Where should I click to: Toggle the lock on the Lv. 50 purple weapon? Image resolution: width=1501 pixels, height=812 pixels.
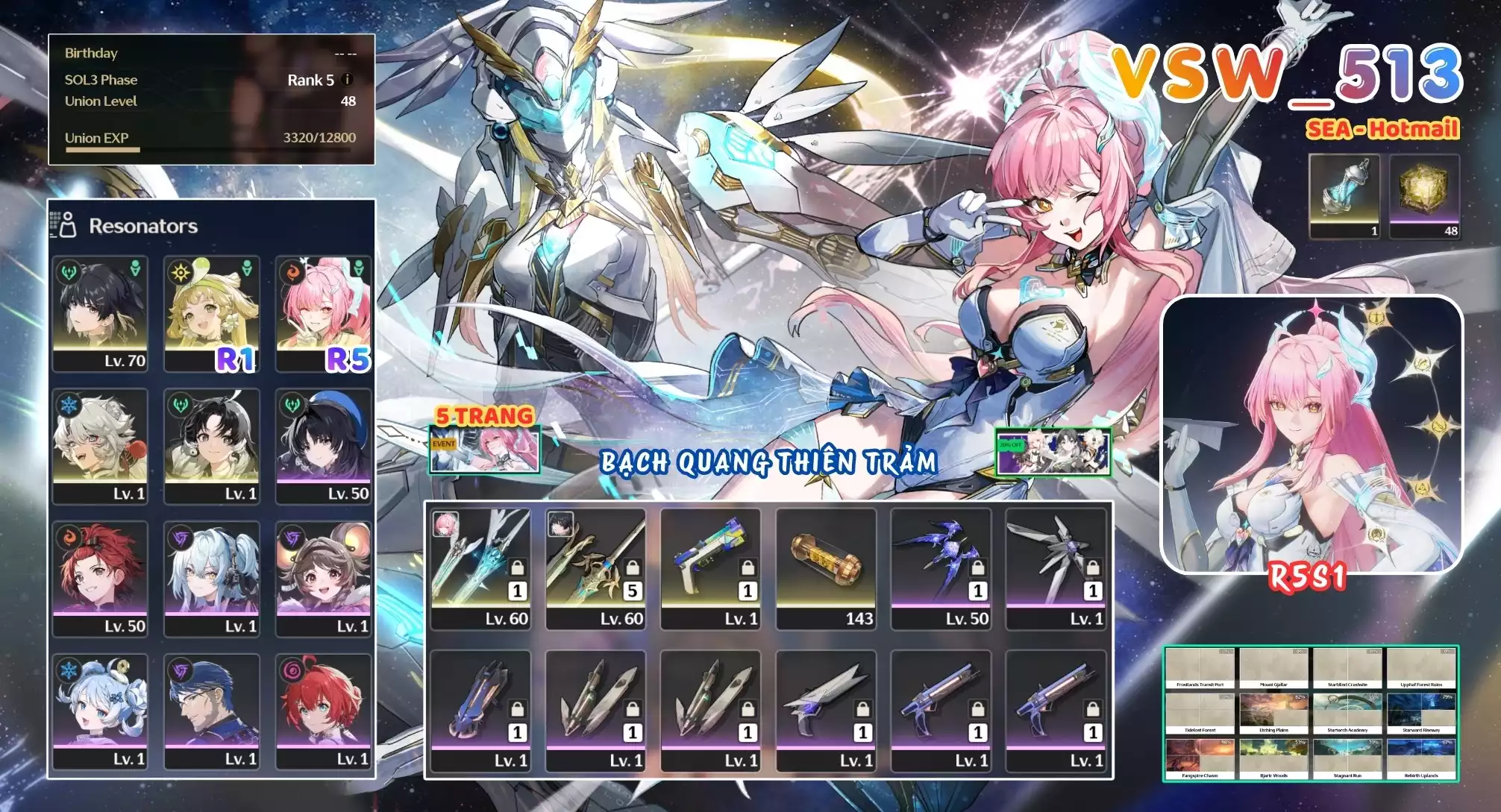coord(977,567)
